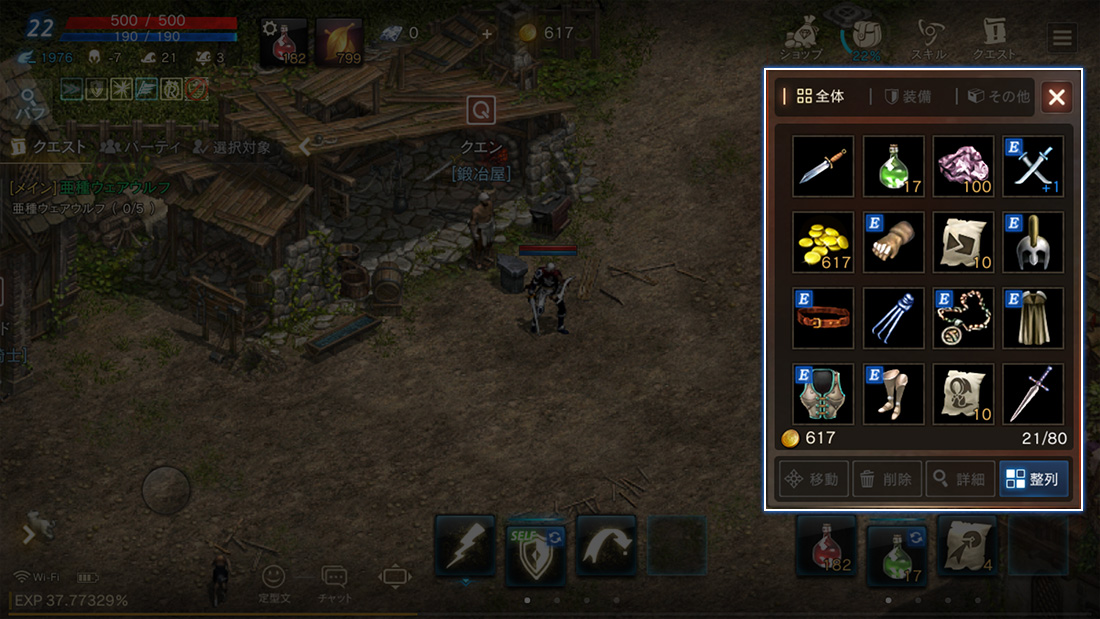Click the 移動 move button

pos(814,479)
